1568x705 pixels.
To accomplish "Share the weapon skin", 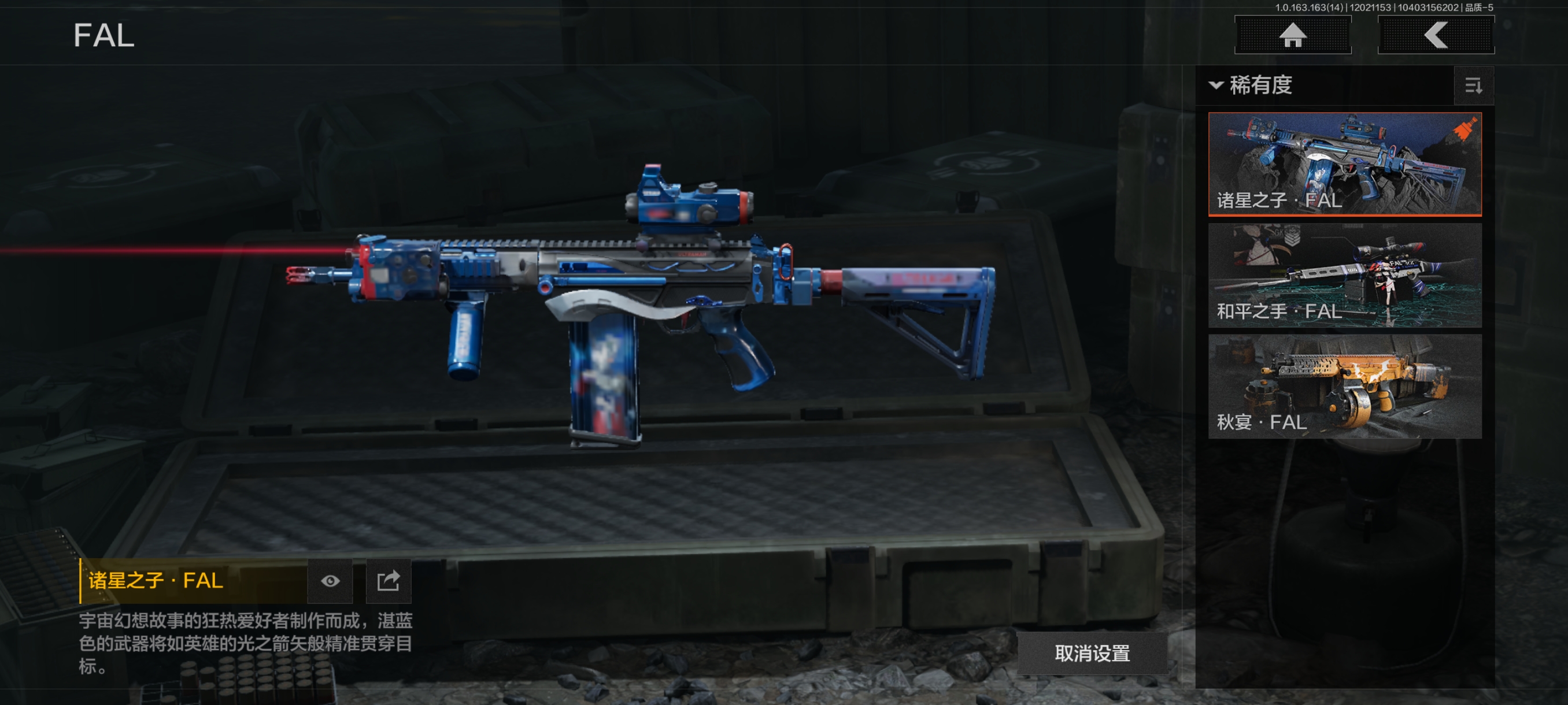I will click(x=389, y=581).
